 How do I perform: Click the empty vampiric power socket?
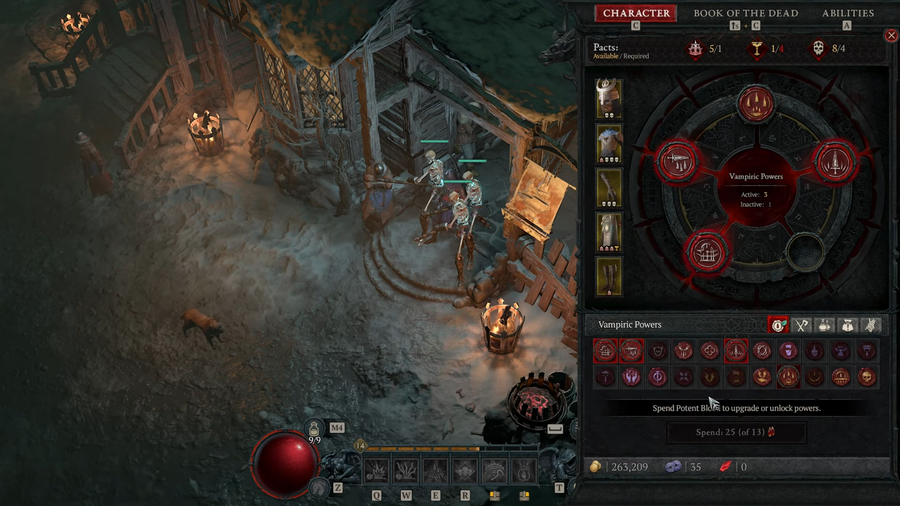(803, 252)
